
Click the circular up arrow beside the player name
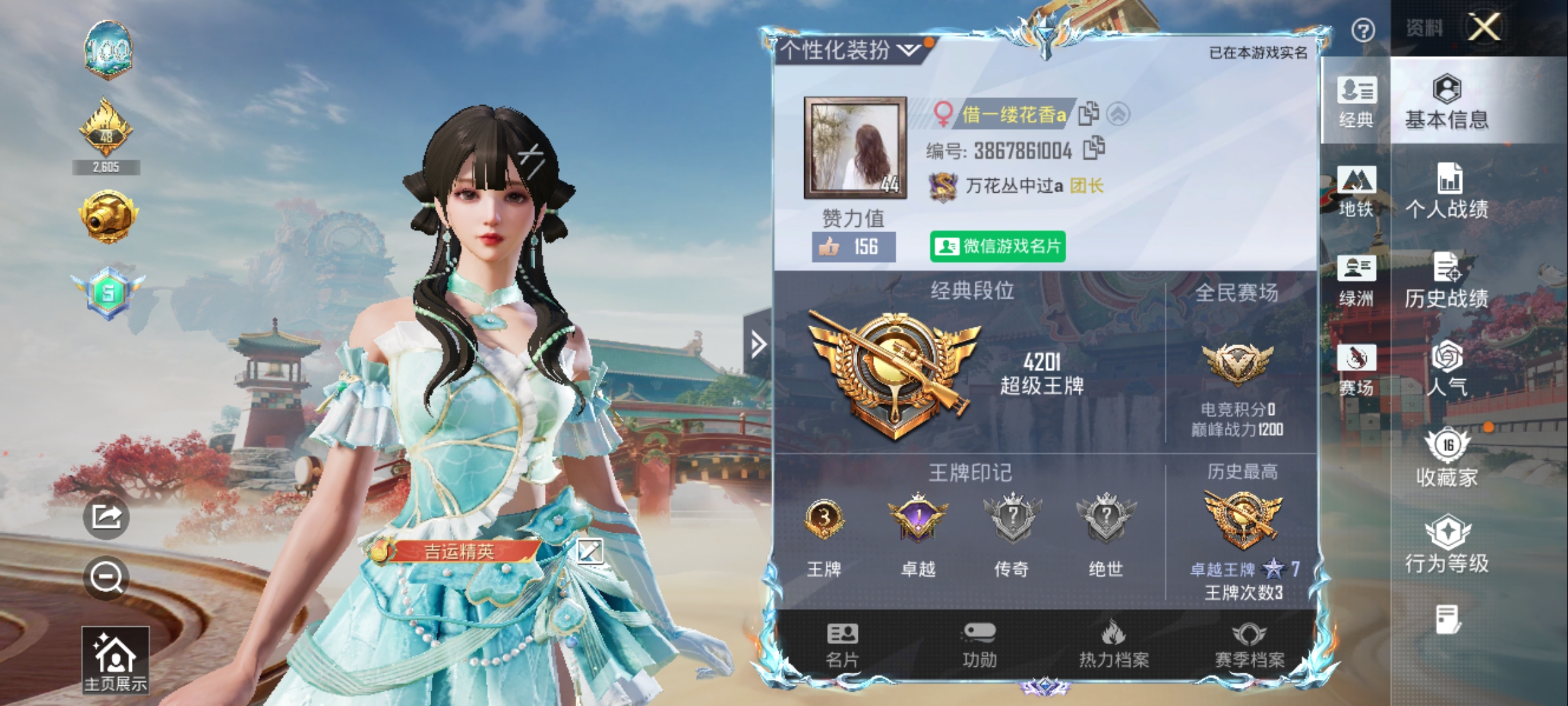pyautogui.click(x=1119, y=113)
